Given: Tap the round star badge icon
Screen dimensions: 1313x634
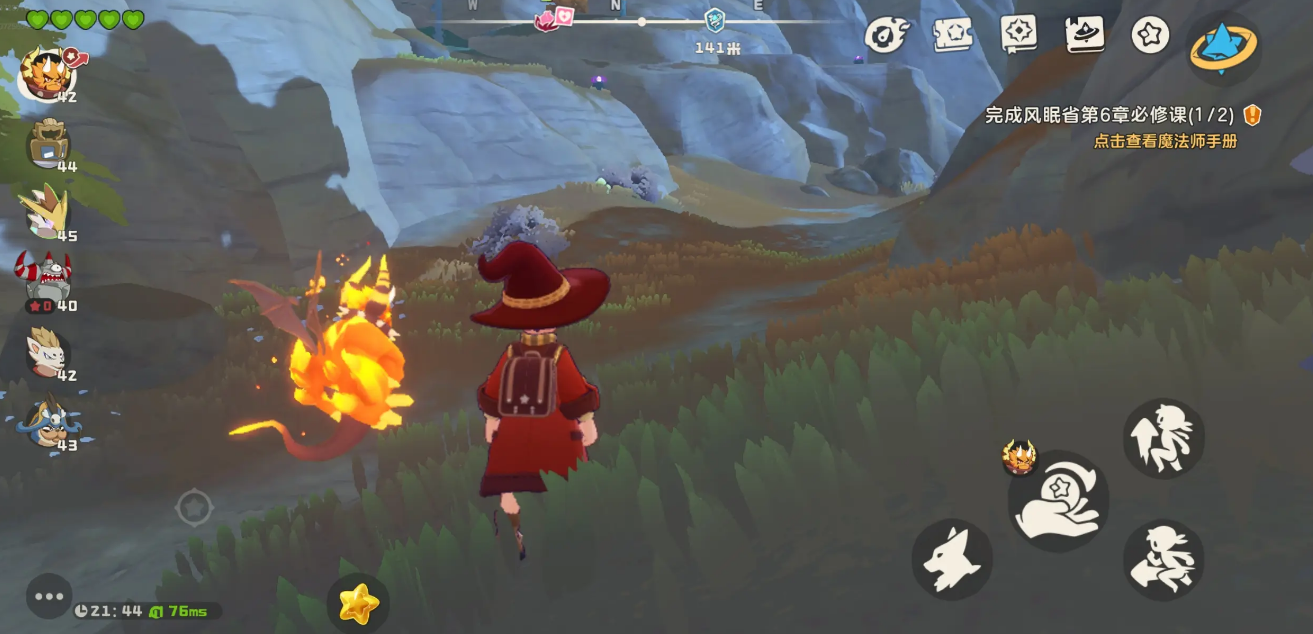Looking at the screenshot, I should point(1150,35).
